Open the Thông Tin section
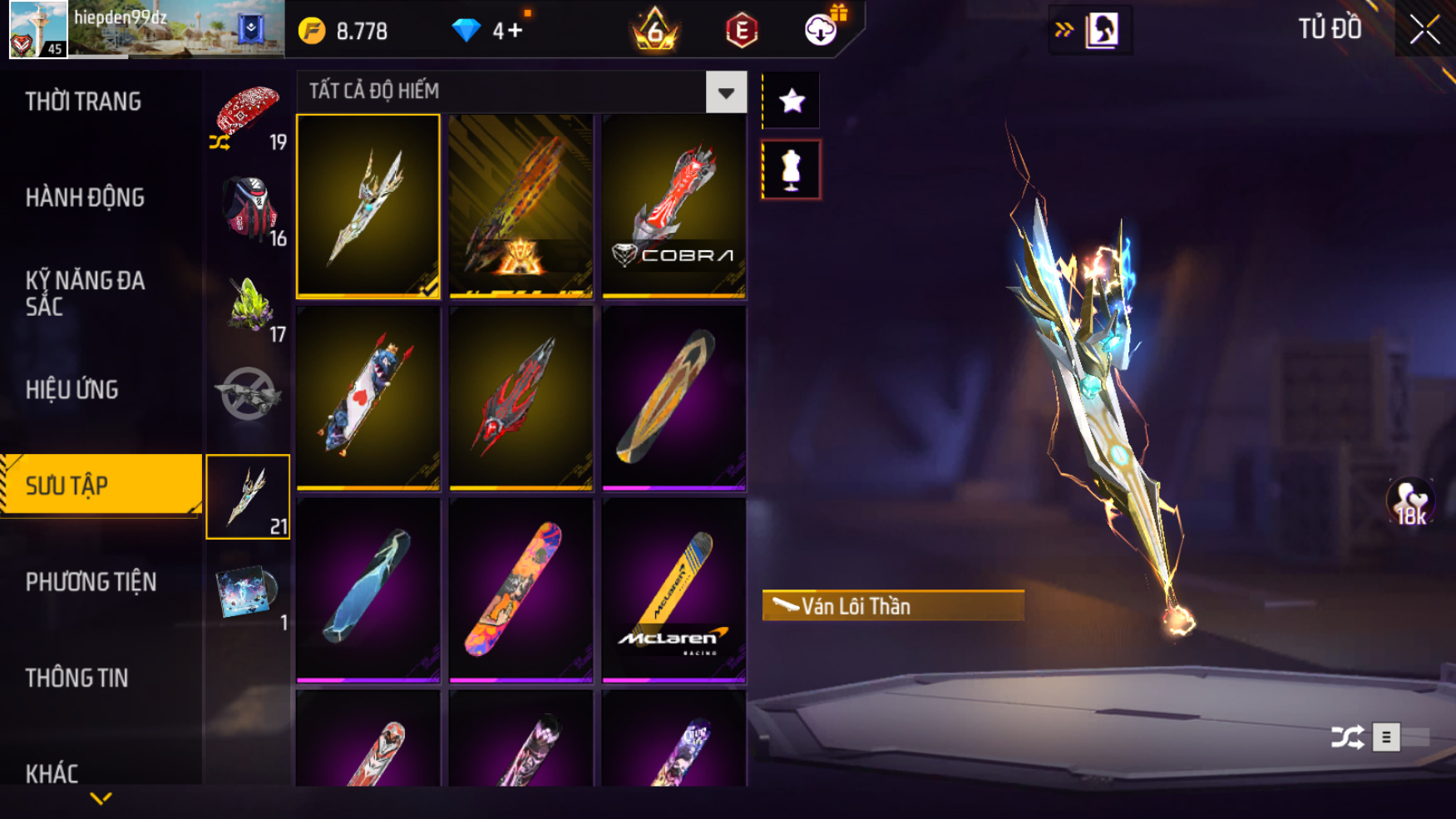 77,678
